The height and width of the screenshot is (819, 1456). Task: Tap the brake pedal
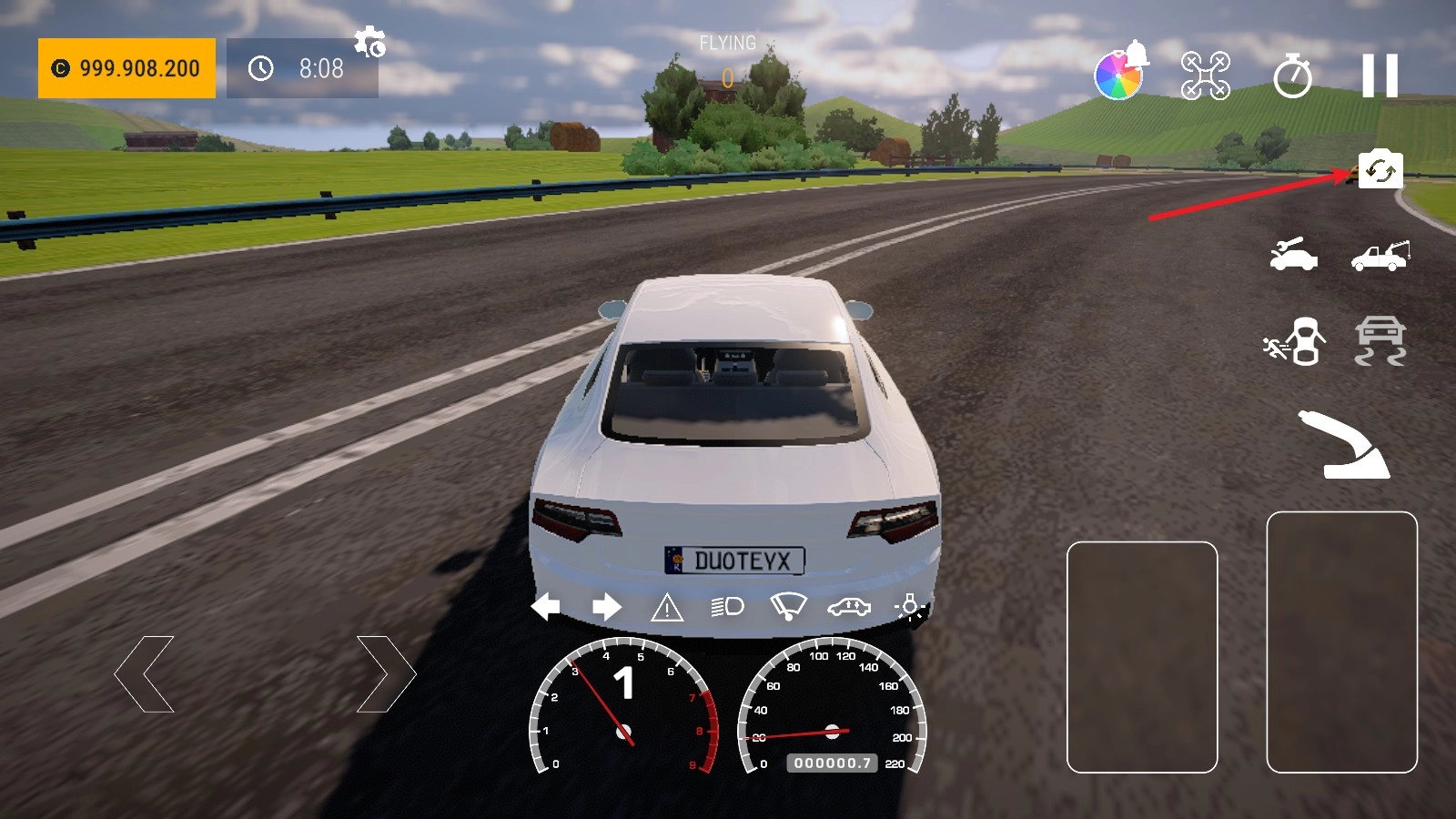[x=1142, y=657]
